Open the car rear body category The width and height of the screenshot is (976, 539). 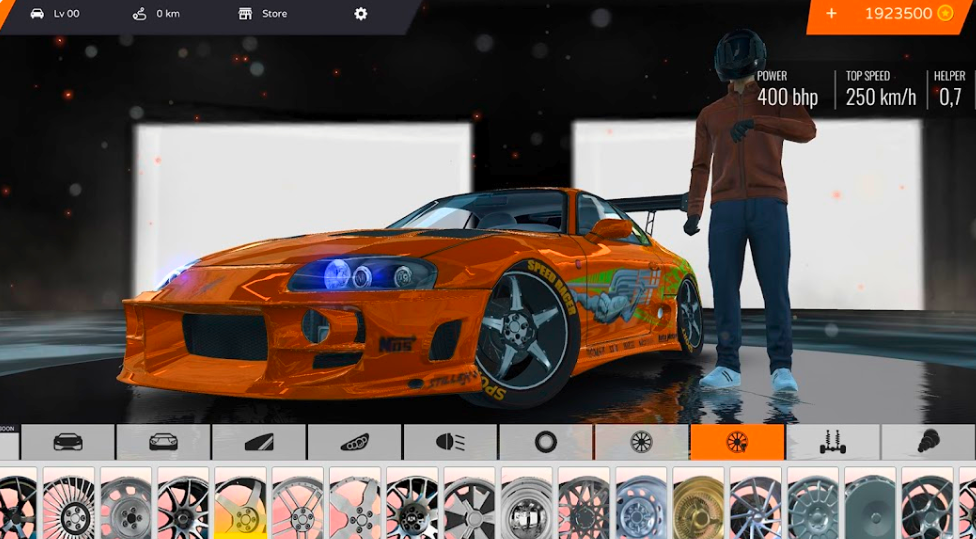pyautogui.click(x=163, y=442)
